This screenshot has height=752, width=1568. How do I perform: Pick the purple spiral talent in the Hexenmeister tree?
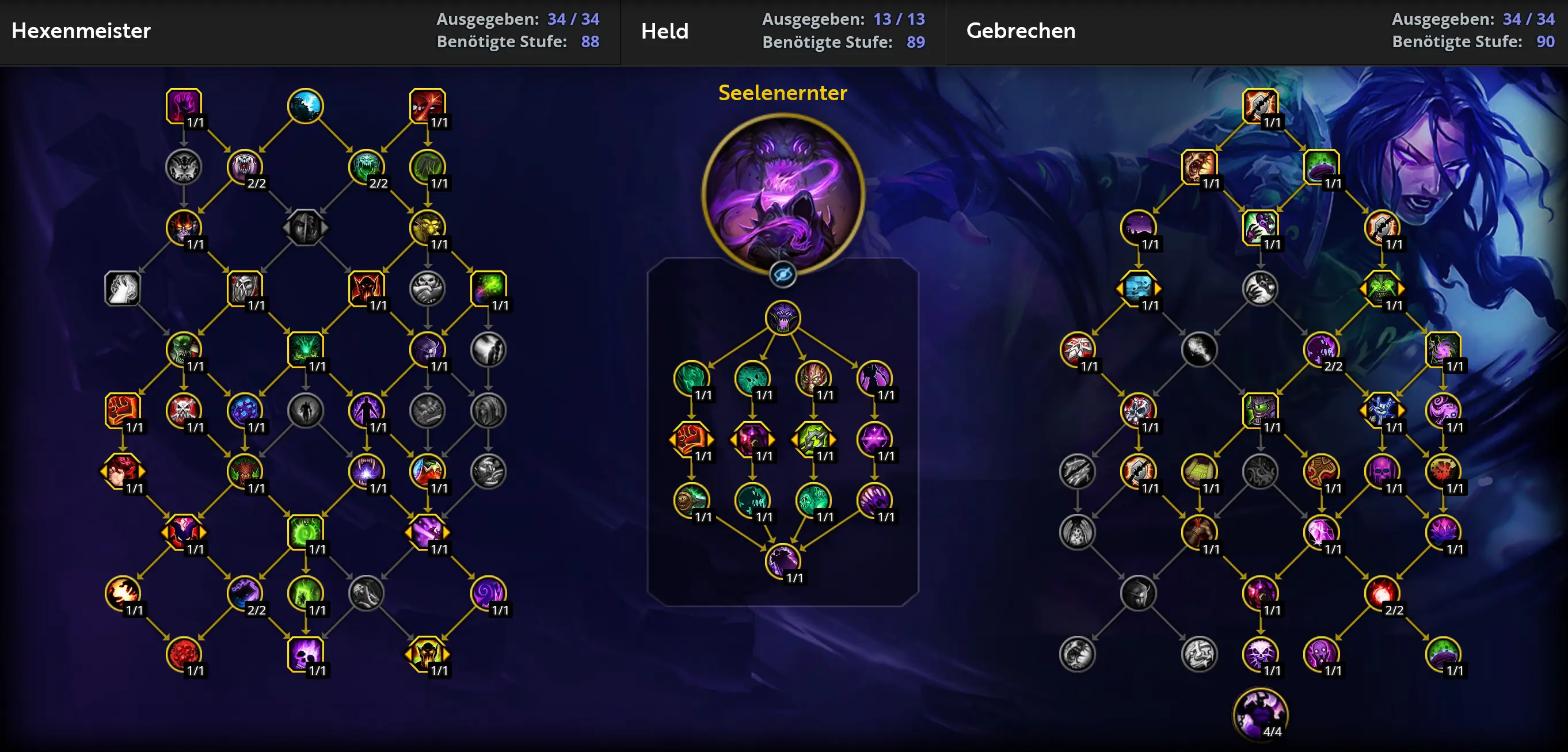pyautogui.click(x=488, y=593)
